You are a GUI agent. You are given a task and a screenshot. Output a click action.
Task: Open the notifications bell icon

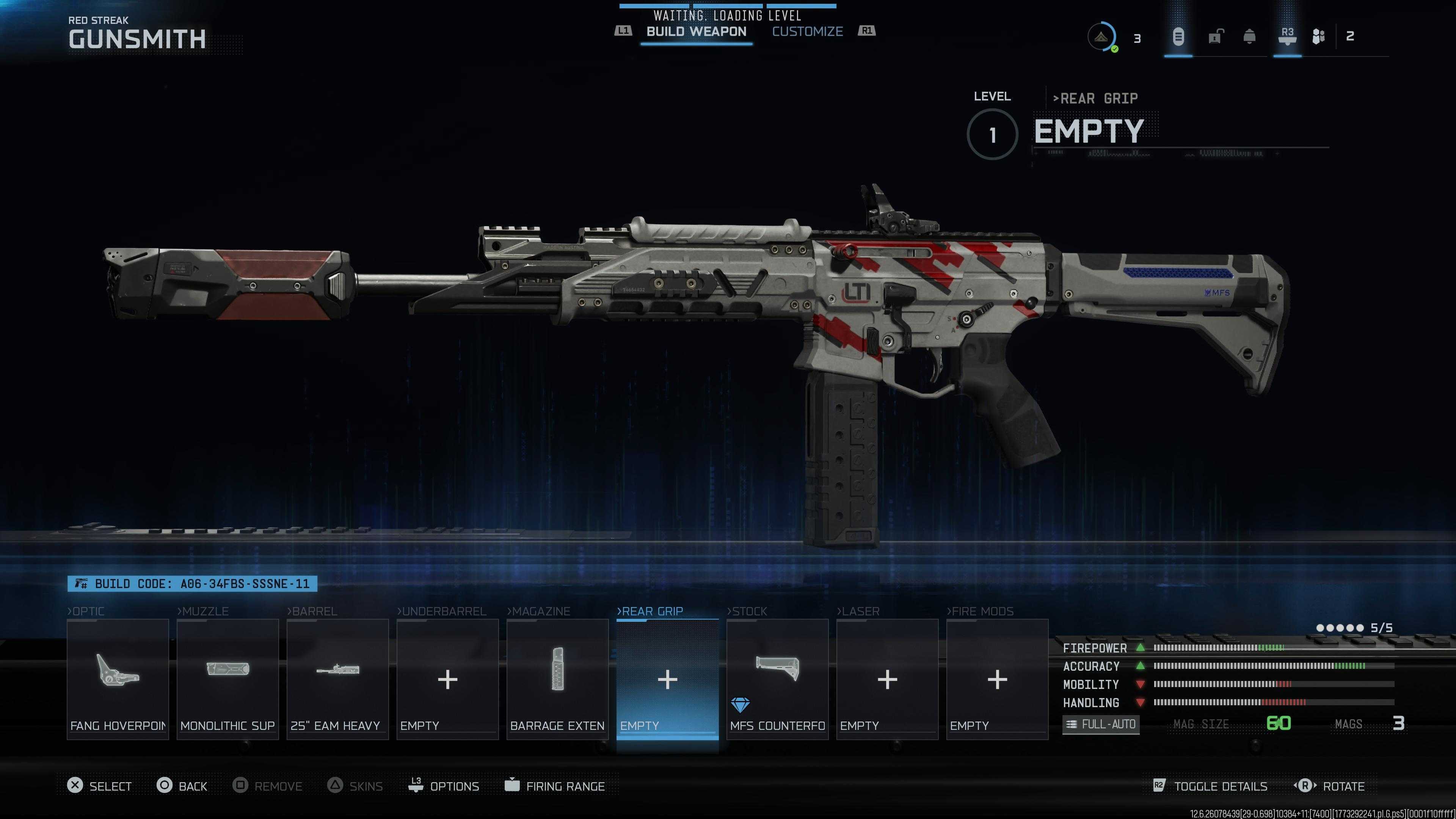[x=1250, y=37]
